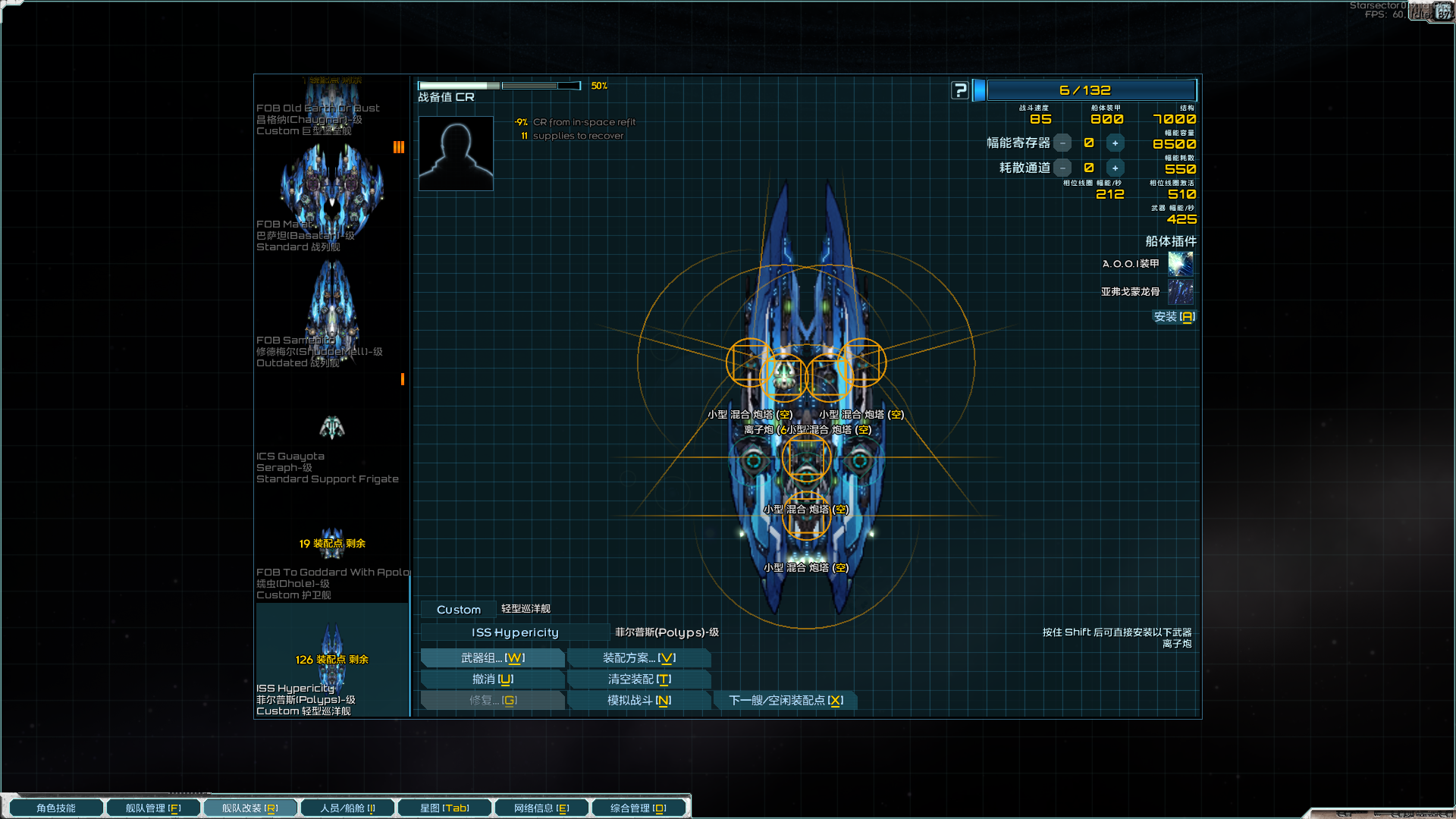Decrease 耗散通道 with the minus stepper

[1063, 168]
